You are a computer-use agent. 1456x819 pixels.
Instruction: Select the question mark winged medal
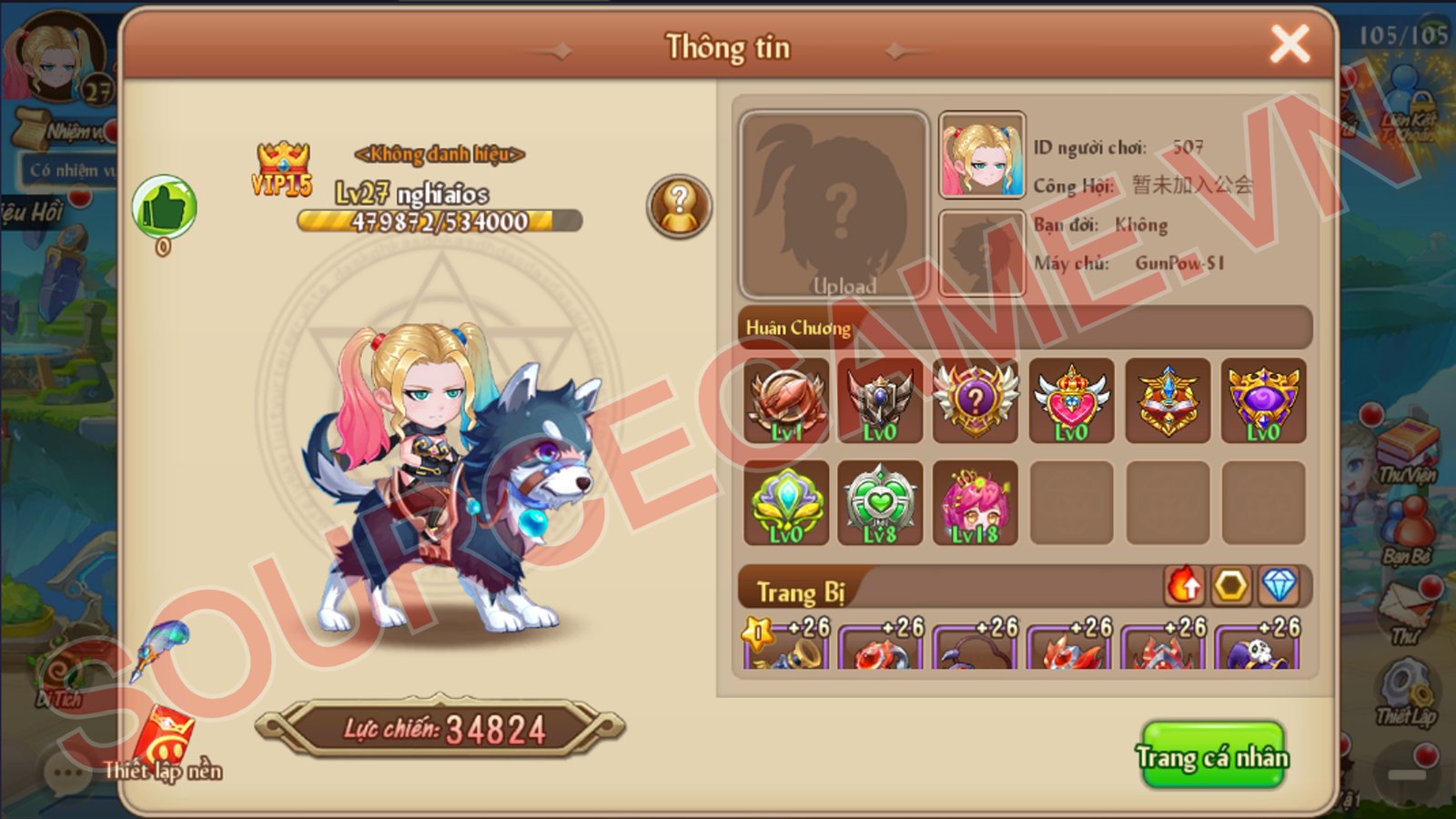tap(975, 401)
